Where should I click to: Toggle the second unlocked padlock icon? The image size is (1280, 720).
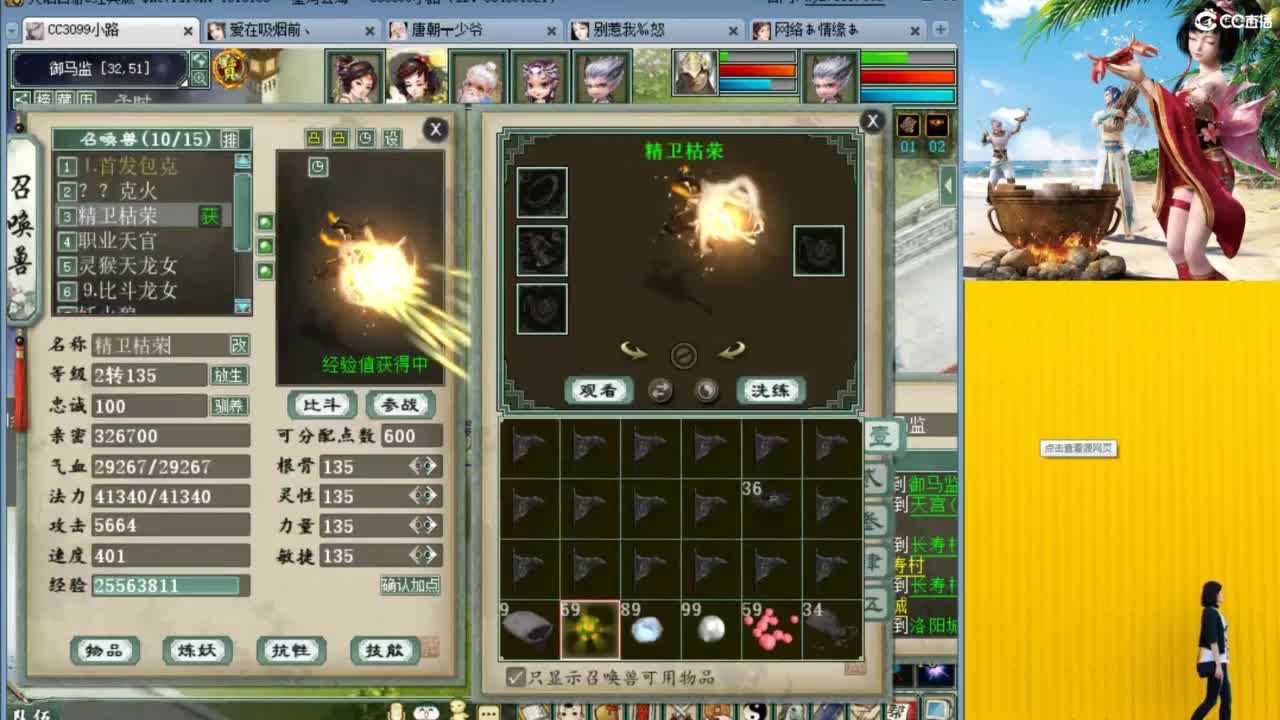coord(339,136)
